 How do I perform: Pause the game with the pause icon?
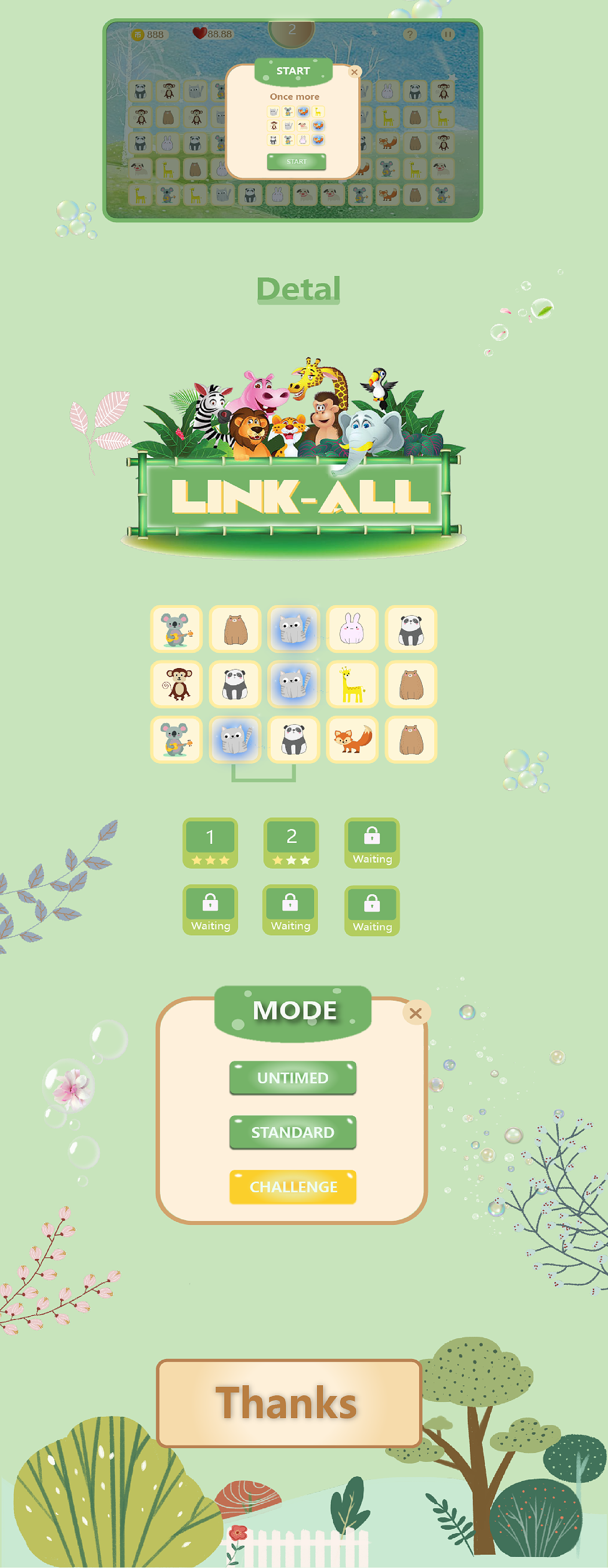click(448, 35)
